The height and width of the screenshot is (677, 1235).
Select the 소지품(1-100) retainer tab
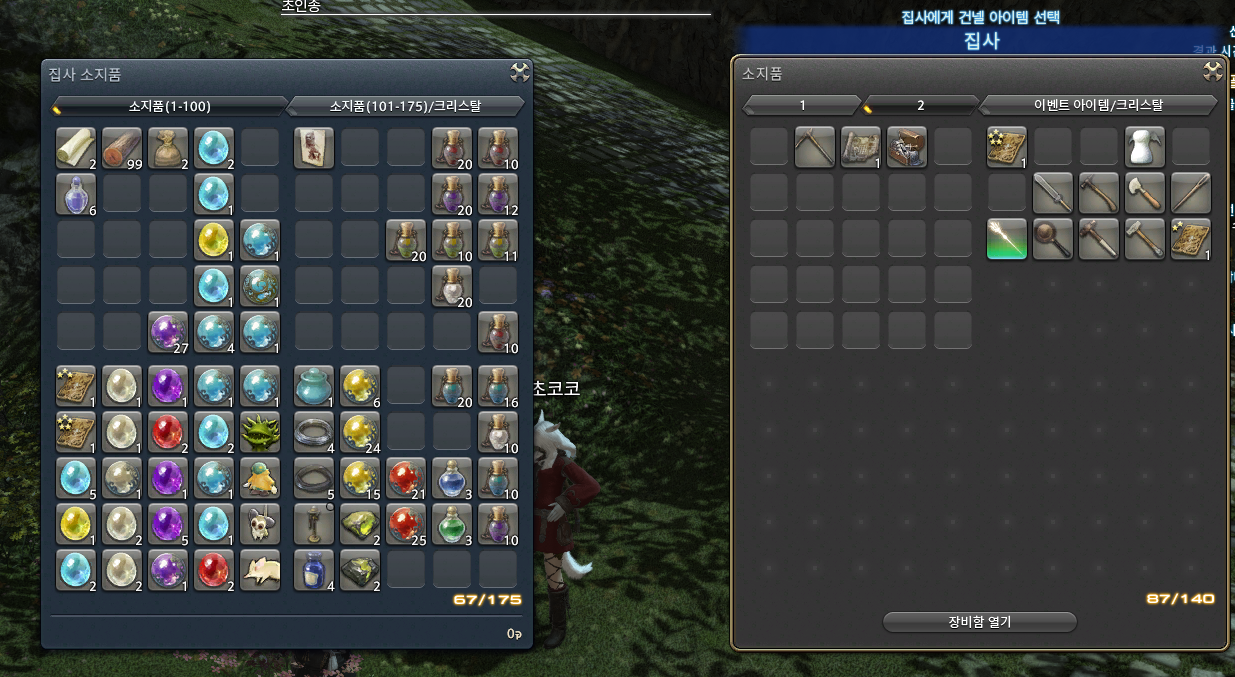click(x=169, y=105)
